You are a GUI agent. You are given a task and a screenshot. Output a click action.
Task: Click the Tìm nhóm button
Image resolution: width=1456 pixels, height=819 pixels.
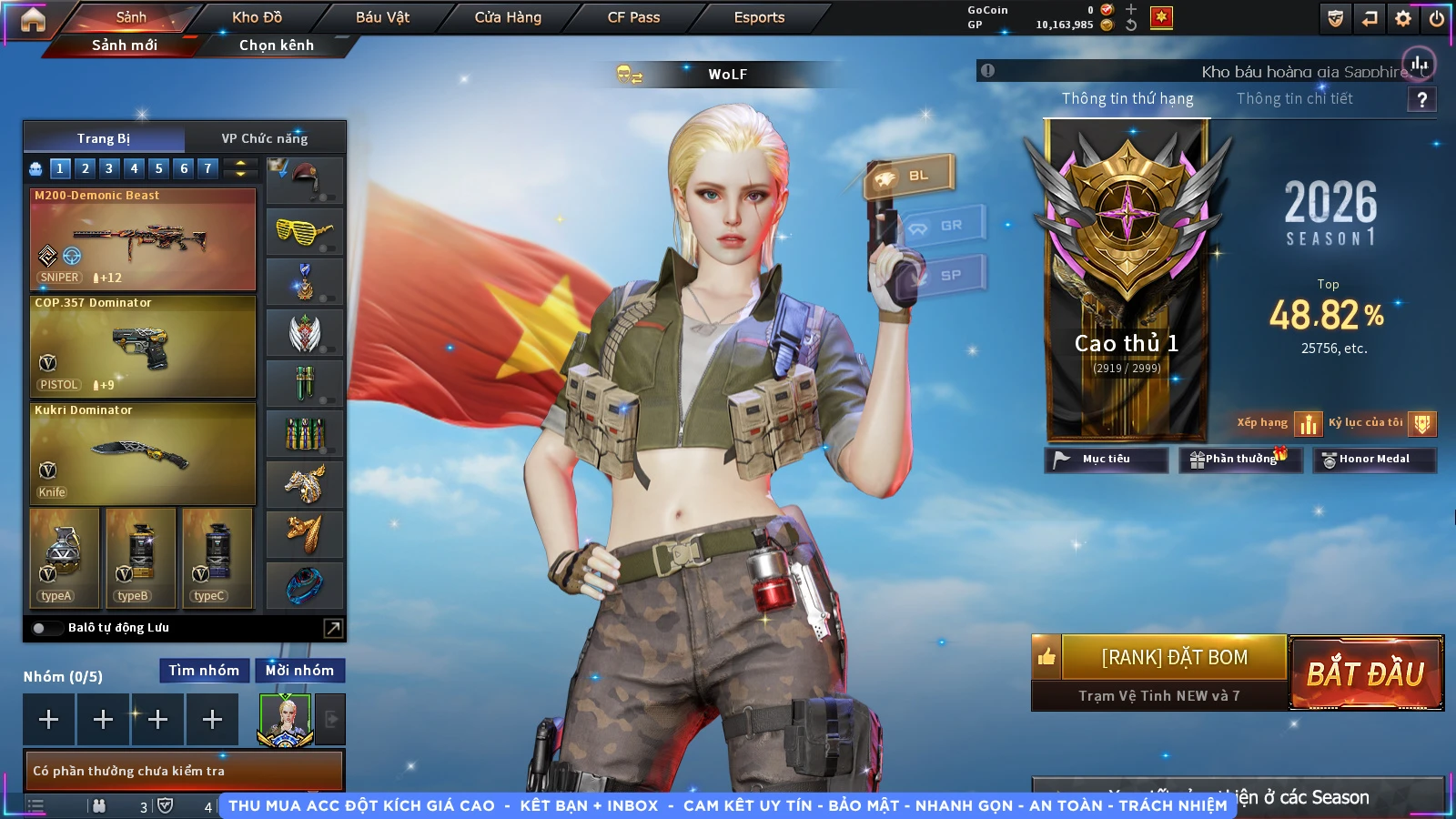(x=204, y=671)
